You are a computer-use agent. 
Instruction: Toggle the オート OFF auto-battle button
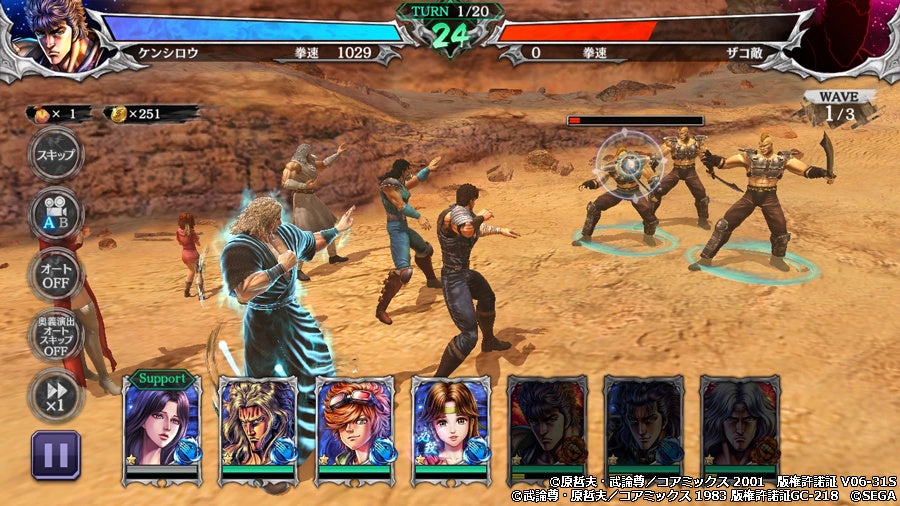(55, 273)
